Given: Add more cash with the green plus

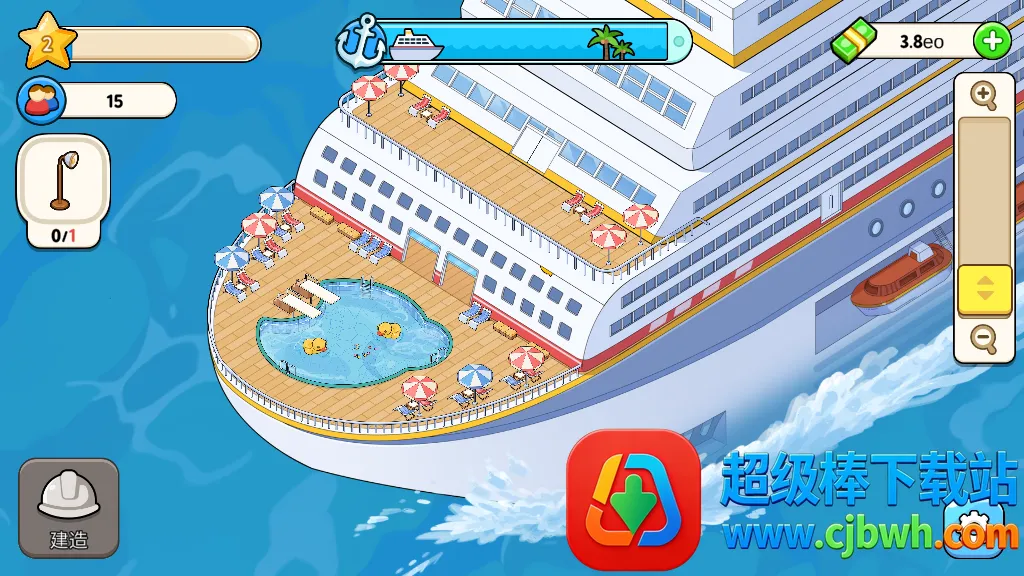Looking at the screenshot, I should 991,41.
